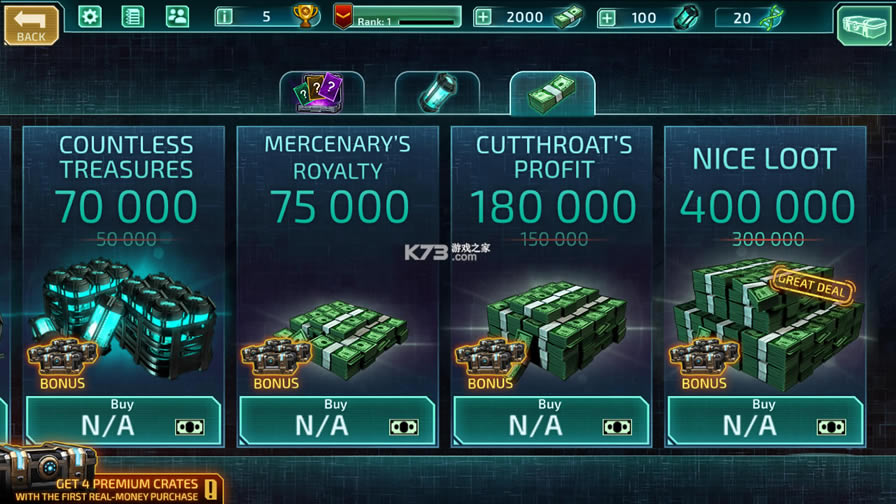Open the trophy icon
Image resolution: width=896 pixels, height=504 pixels.
(305, 16)
